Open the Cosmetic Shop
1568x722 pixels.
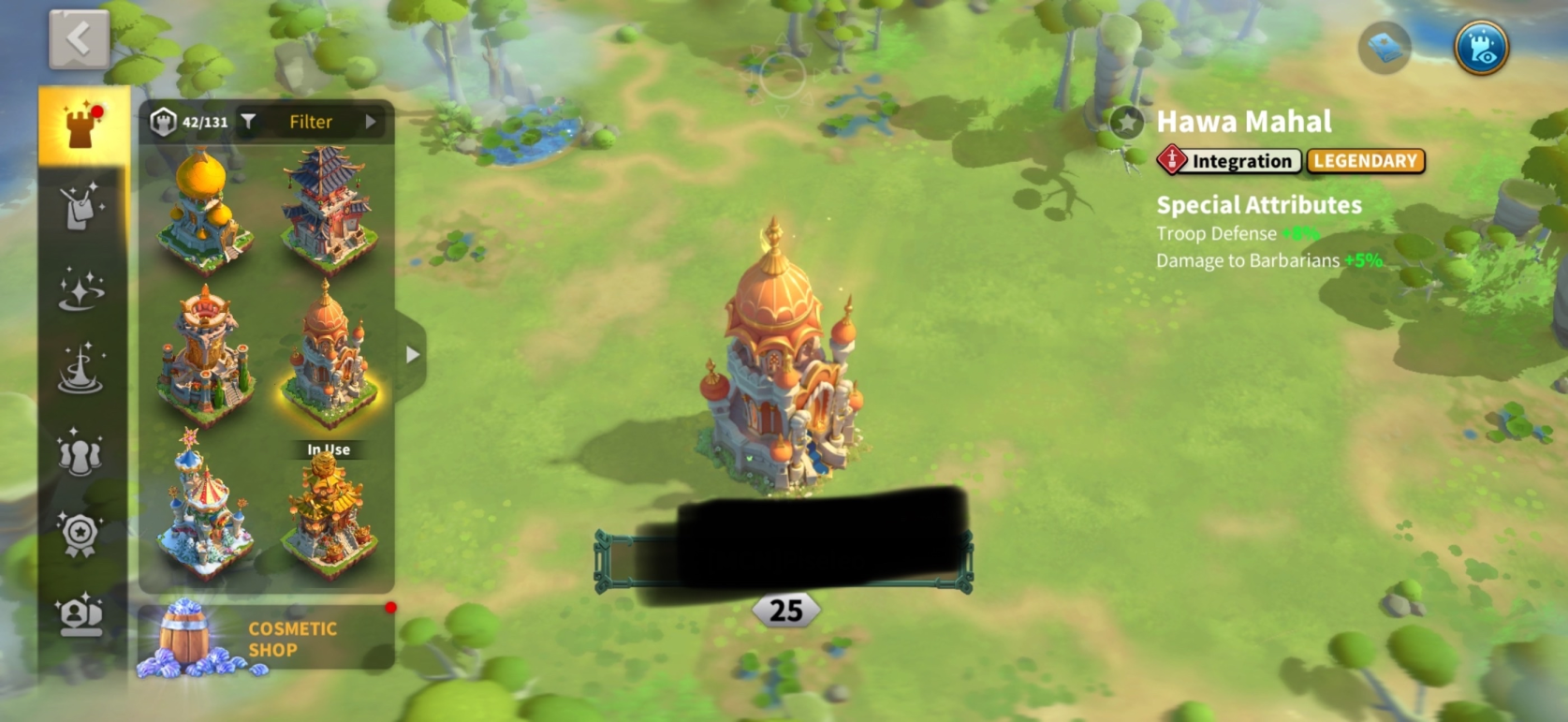coord(266,639)
